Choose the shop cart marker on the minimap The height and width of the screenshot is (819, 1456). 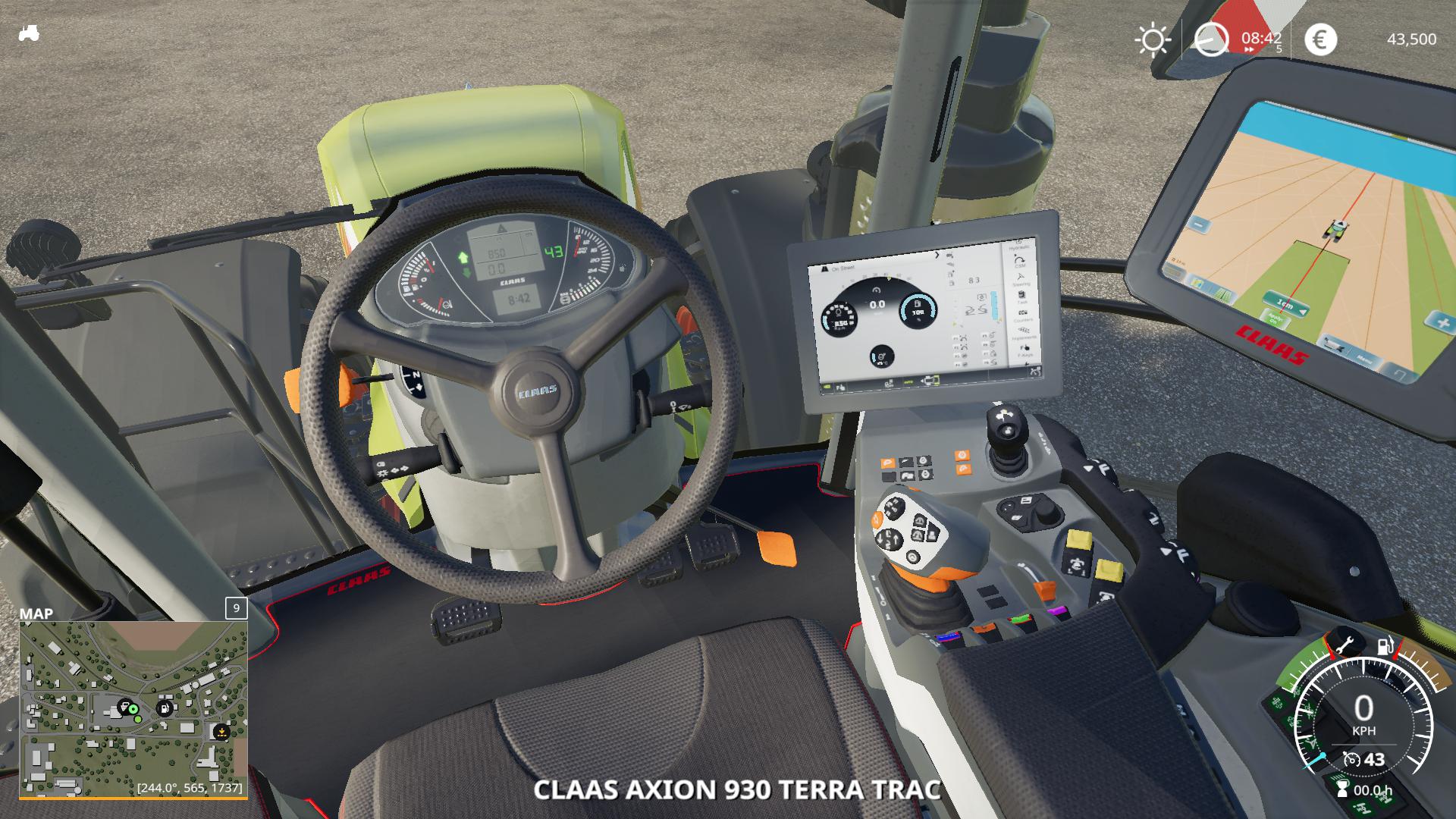[124, 708]
